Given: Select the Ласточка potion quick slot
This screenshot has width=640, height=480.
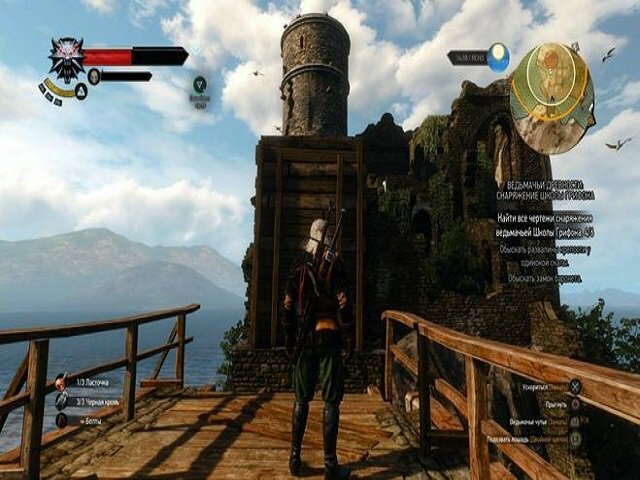Looking at the screenshot, I should [61, 382].
